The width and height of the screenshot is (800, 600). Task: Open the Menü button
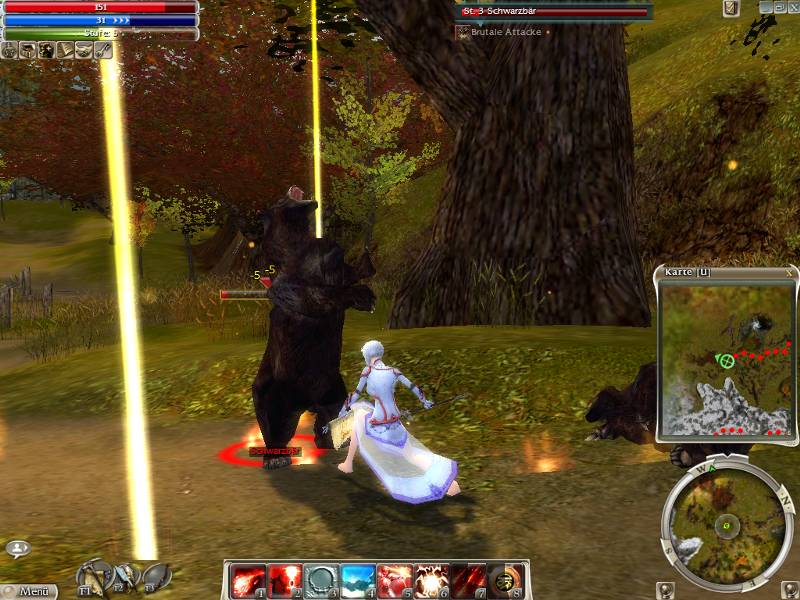[x=34, y=591]
